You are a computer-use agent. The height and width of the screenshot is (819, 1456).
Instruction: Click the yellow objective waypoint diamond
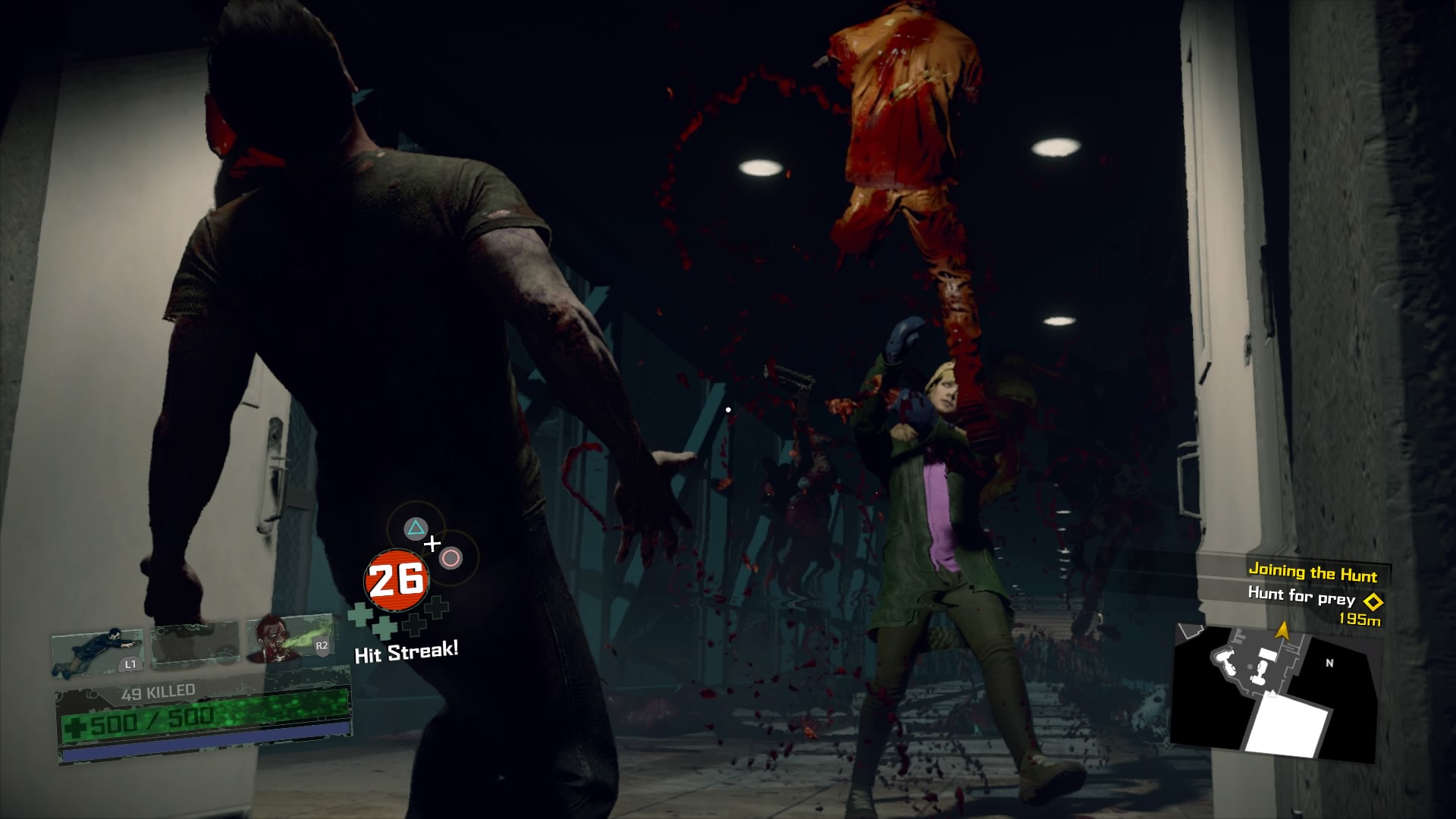1373,602
